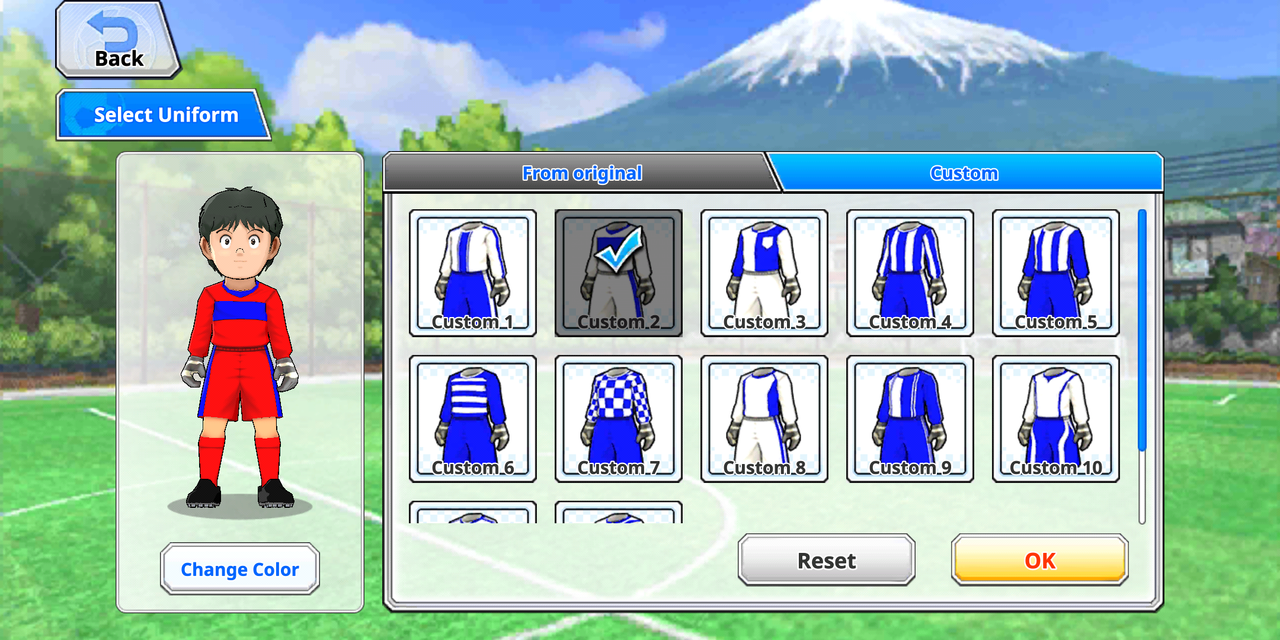Screen dimensions: 1280x640
Task: Click the Reset button
Action: coord(826,560)
